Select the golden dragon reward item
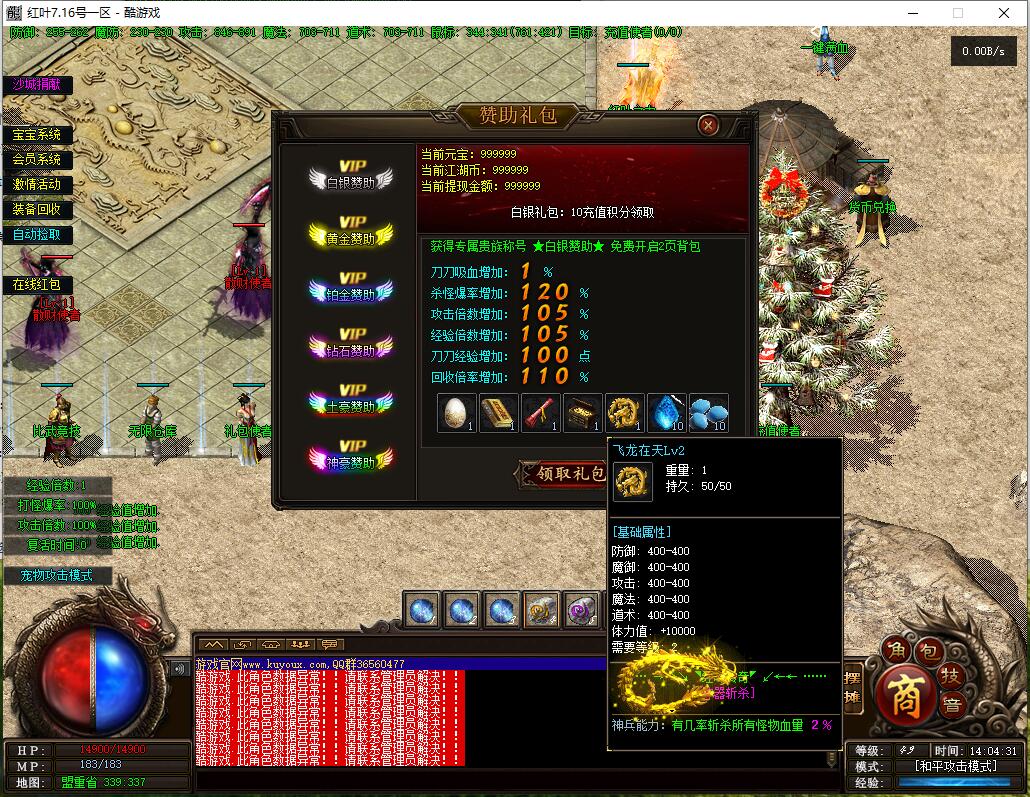This screenshot has width=1030, height=797. pos(624,413)
